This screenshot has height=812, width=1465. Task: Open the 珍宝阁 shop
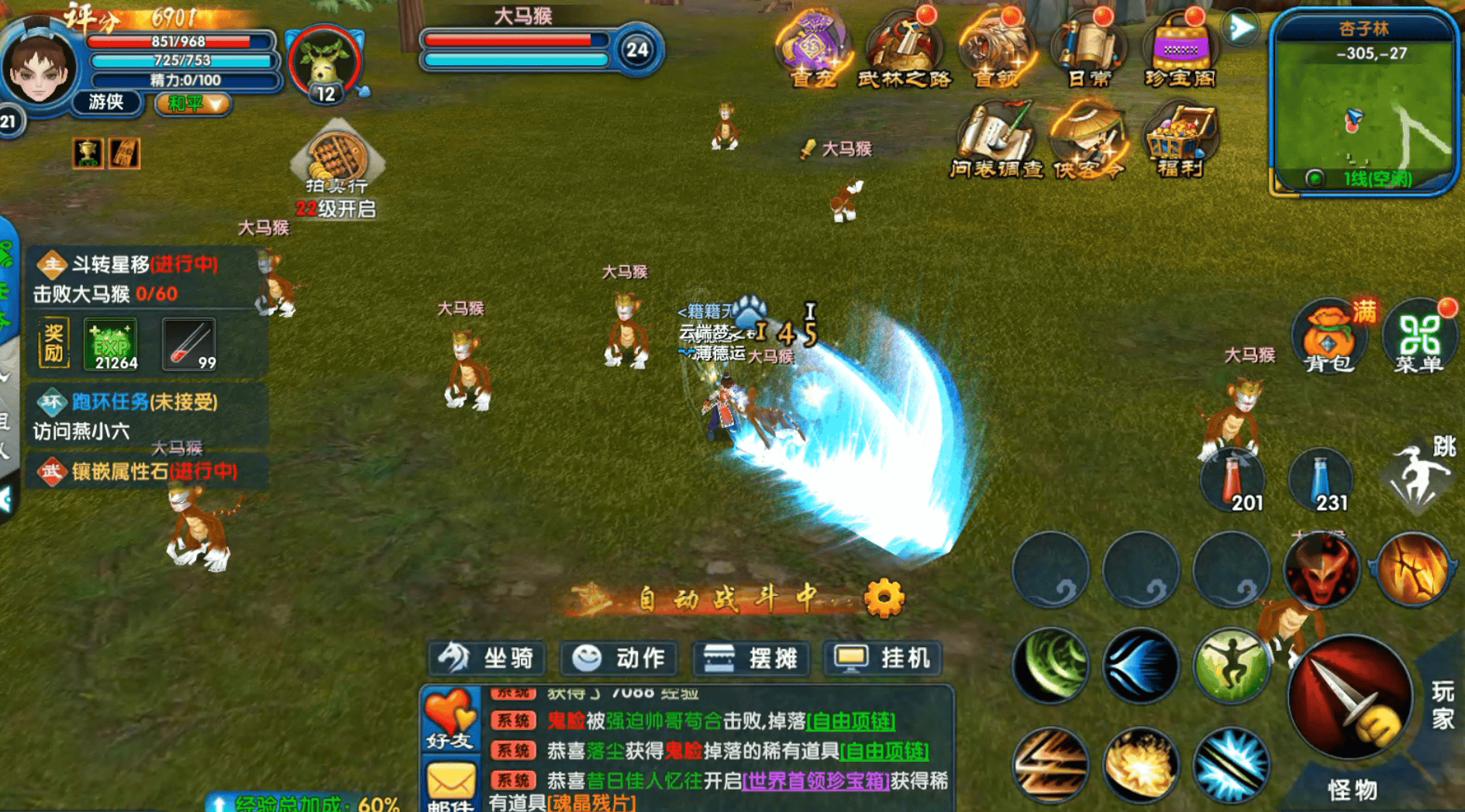coord(1179,48)
